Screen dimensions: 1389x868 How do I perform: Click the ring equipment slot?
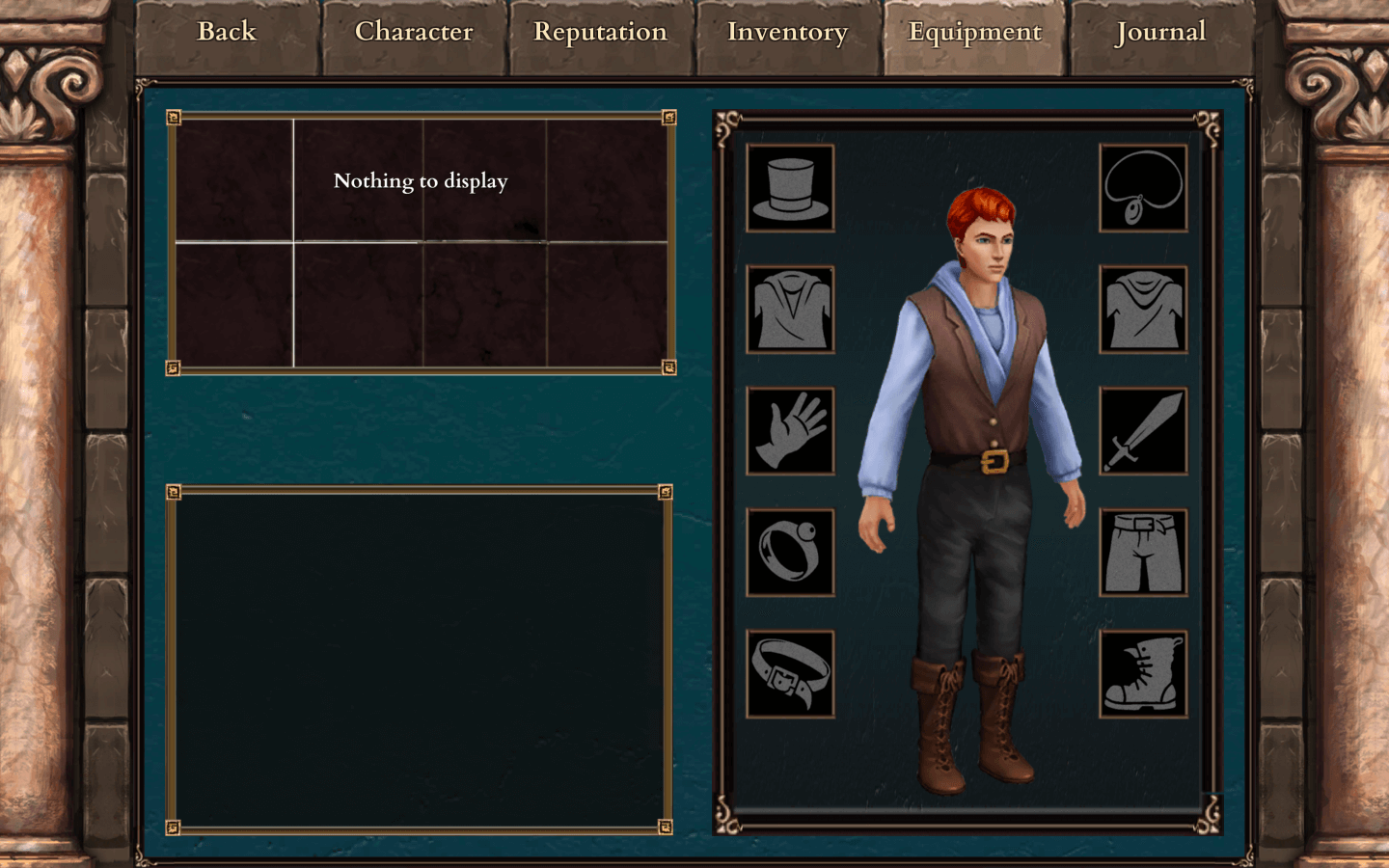click(x=790, y=553)
